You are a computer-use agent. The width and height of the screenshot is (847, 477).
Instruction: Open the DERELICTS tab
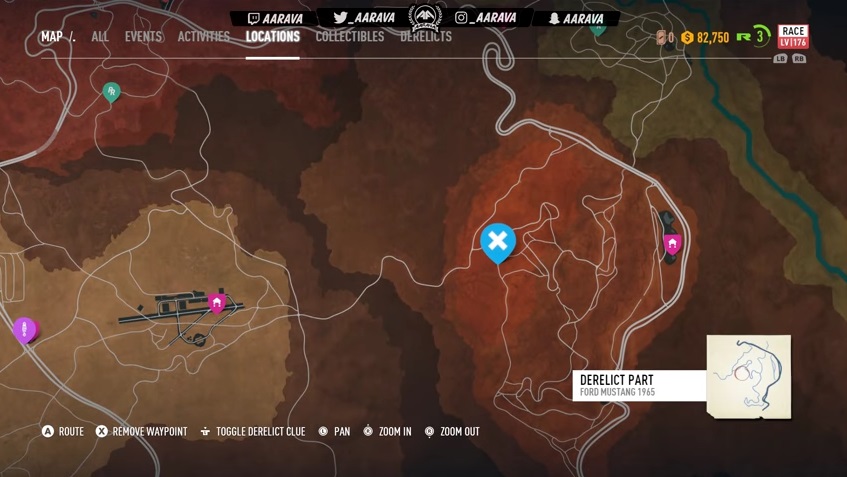426,37
